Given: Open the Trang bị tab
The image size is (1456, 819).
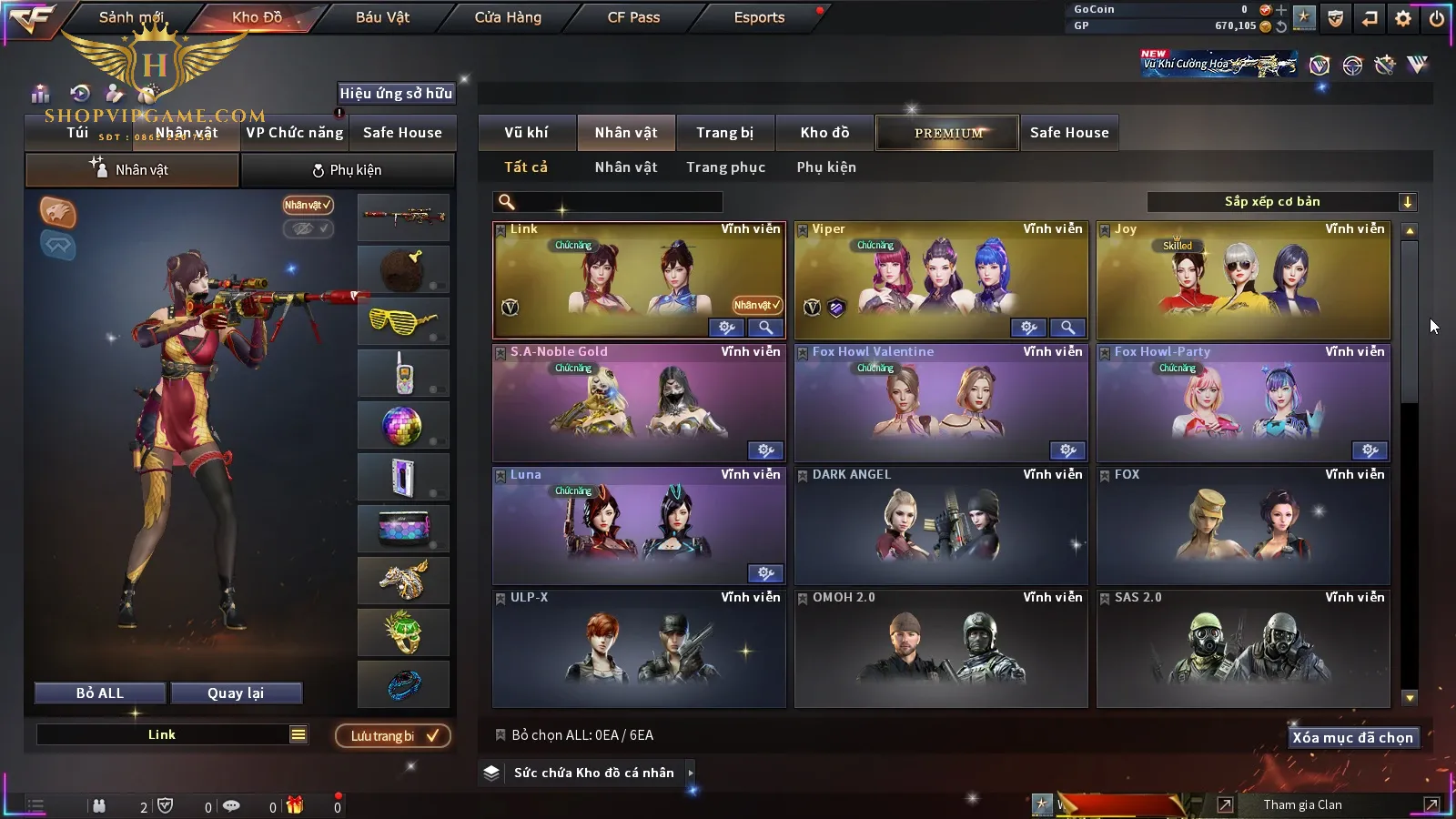Looking at the screenshot, I should click(724, 133).
